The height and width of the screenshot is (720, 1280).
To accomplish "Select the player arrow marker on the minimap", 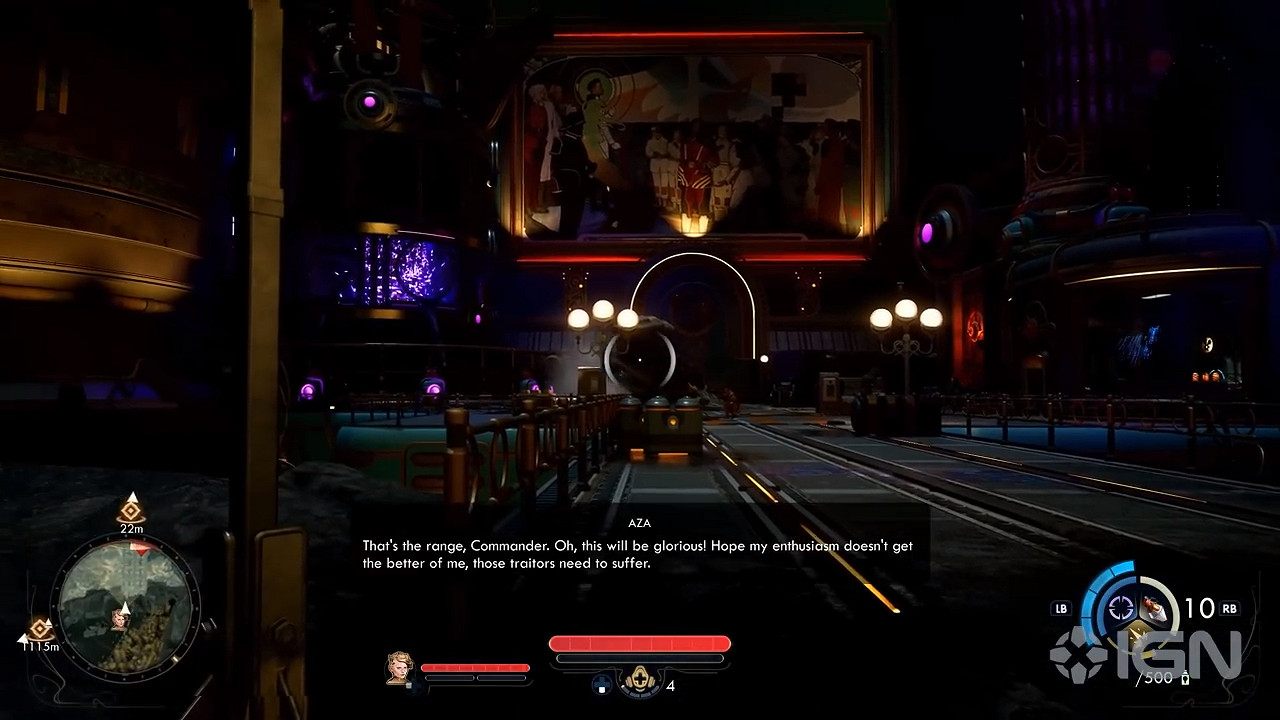I will click(125, 608).
